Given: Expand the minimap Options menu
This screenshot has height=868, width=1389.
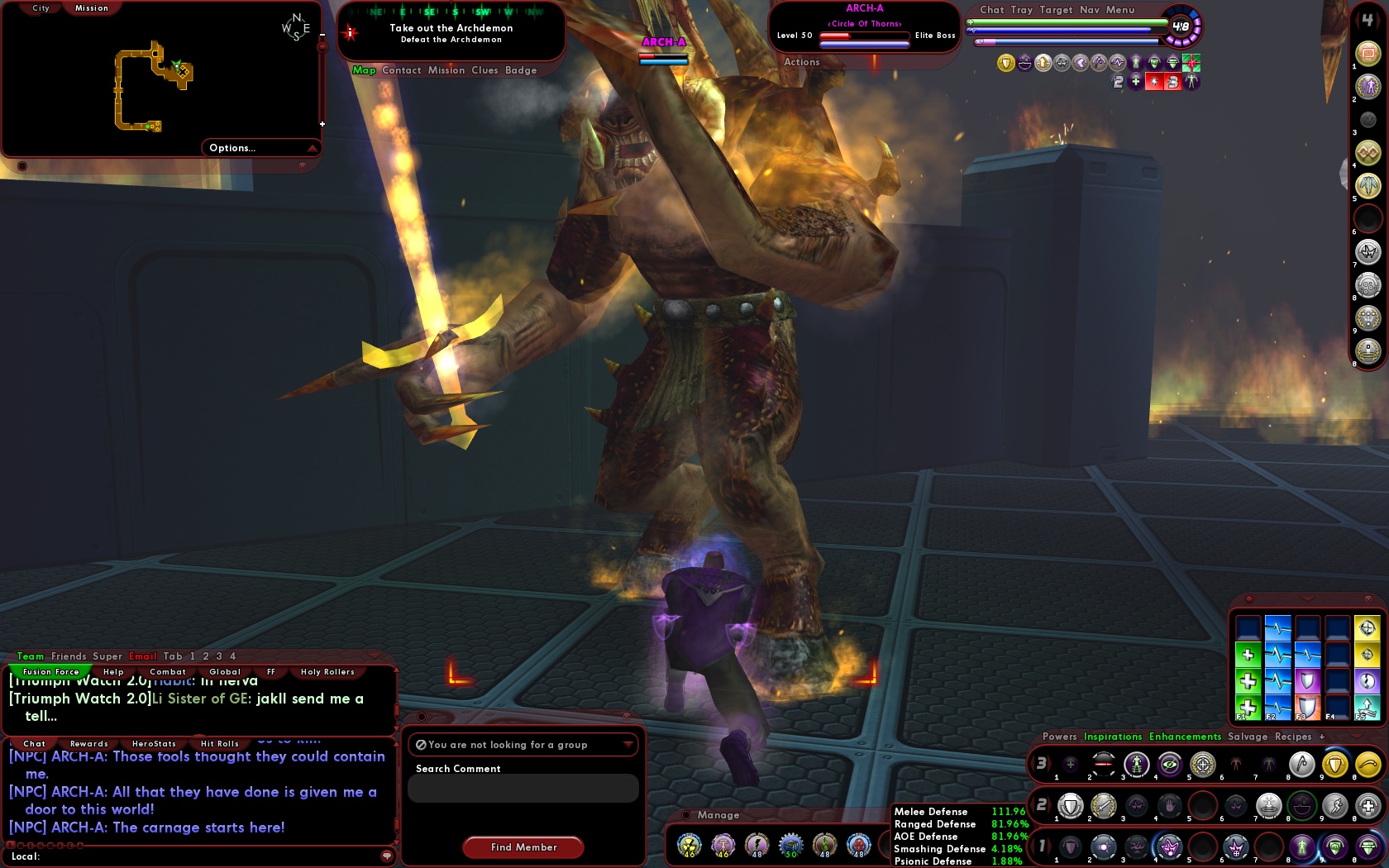Looking at the screenshot, I should pyautogui.click(x=233, y=148).
